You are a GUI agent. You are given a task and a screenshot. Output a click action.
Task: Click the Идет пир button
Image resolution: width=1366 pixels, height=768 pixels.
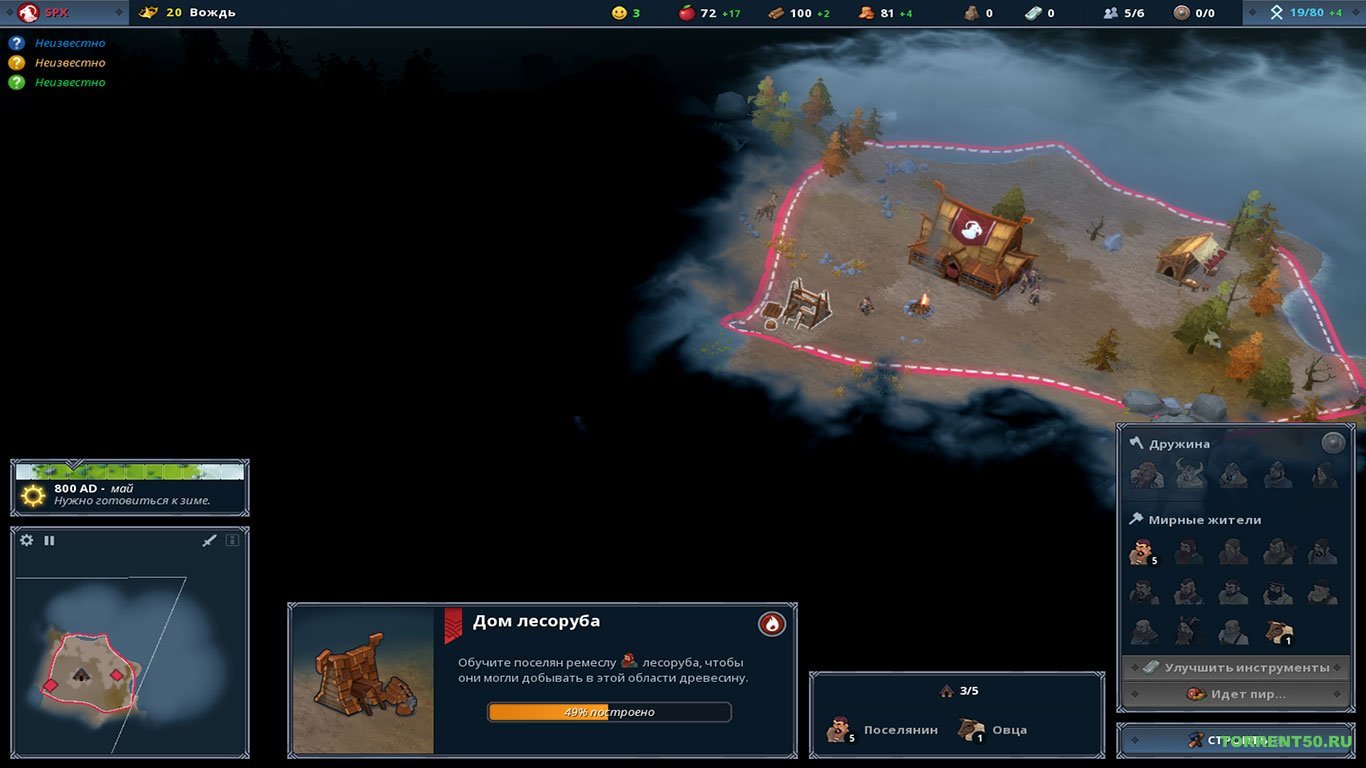coord(1235,693)
